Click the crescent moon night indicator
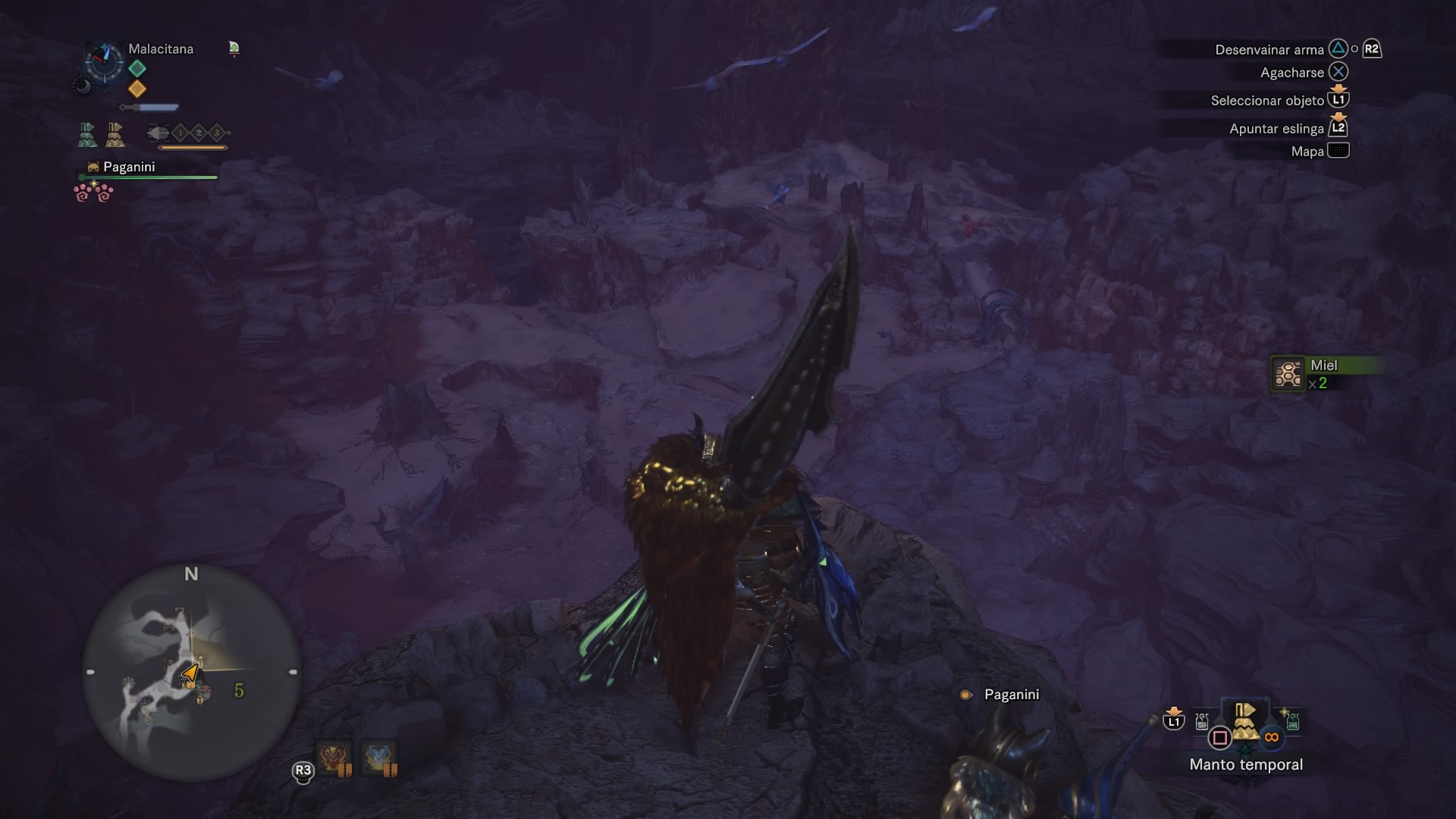 tap(82, 86)
